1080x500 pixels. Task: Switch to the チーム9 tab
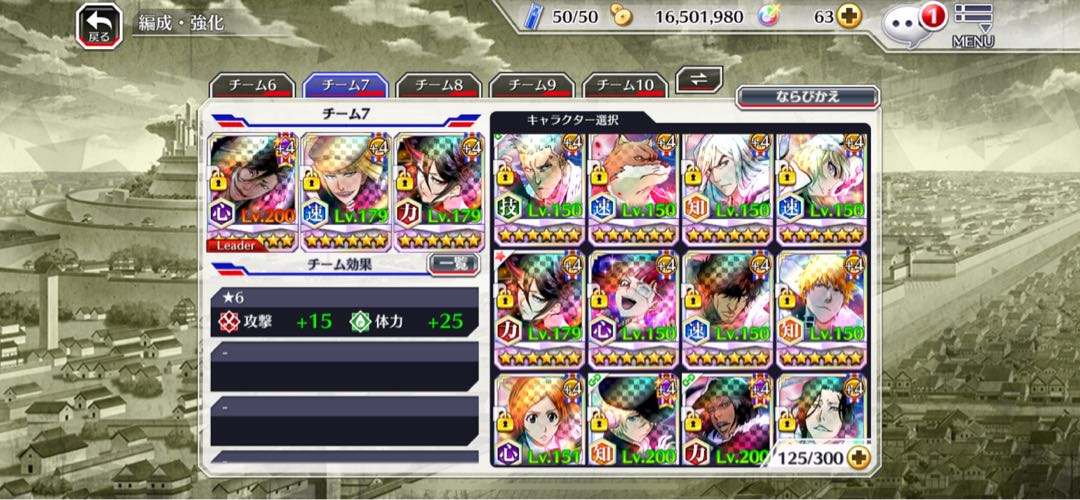coord(532,85)
